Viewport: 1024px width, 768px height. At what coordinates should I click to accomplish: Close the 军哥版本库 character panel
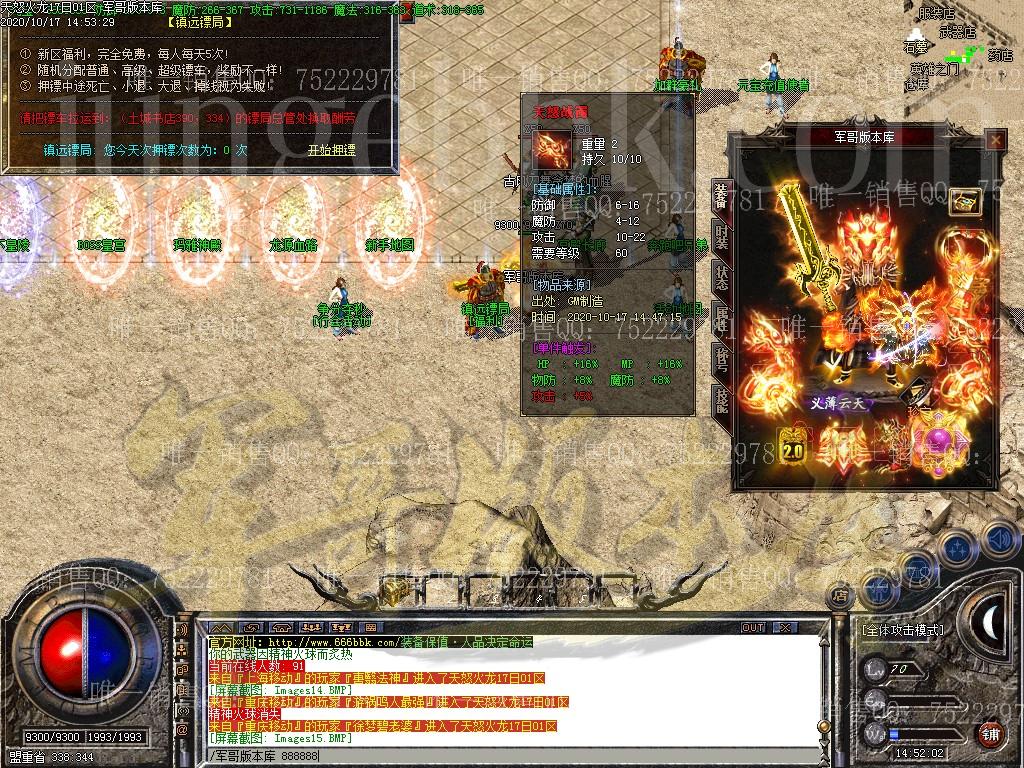[x=995, y=141]
